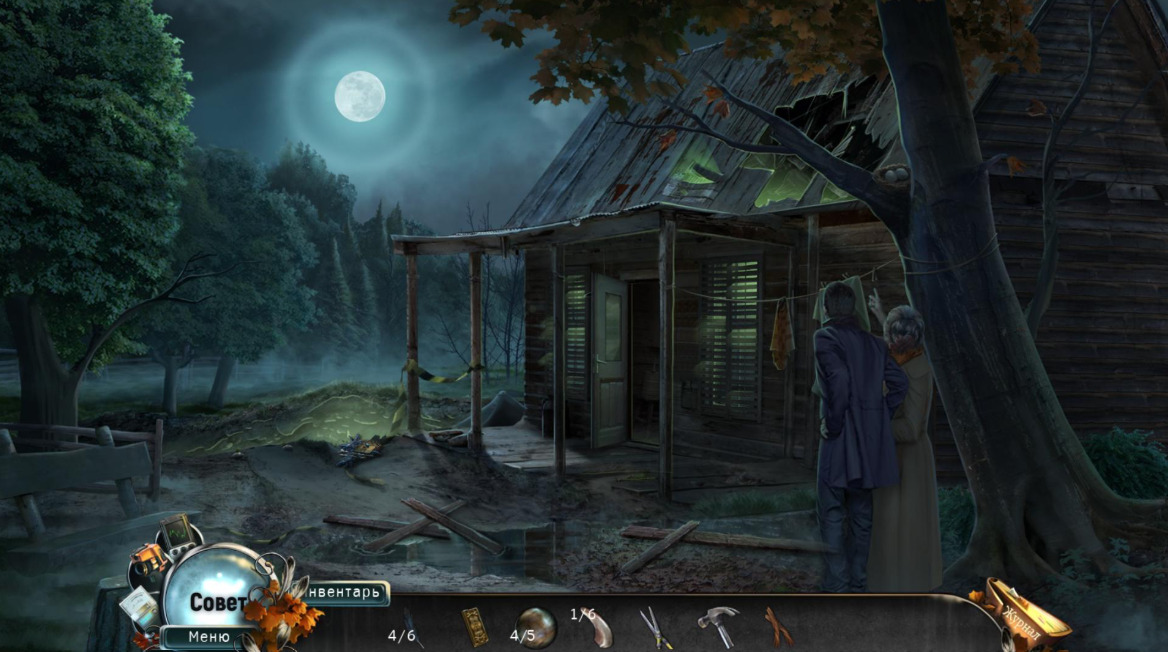1168x652 pixels.
Task: Open the paper note icon beside the hint orb
Action: (x=140, y=605)
